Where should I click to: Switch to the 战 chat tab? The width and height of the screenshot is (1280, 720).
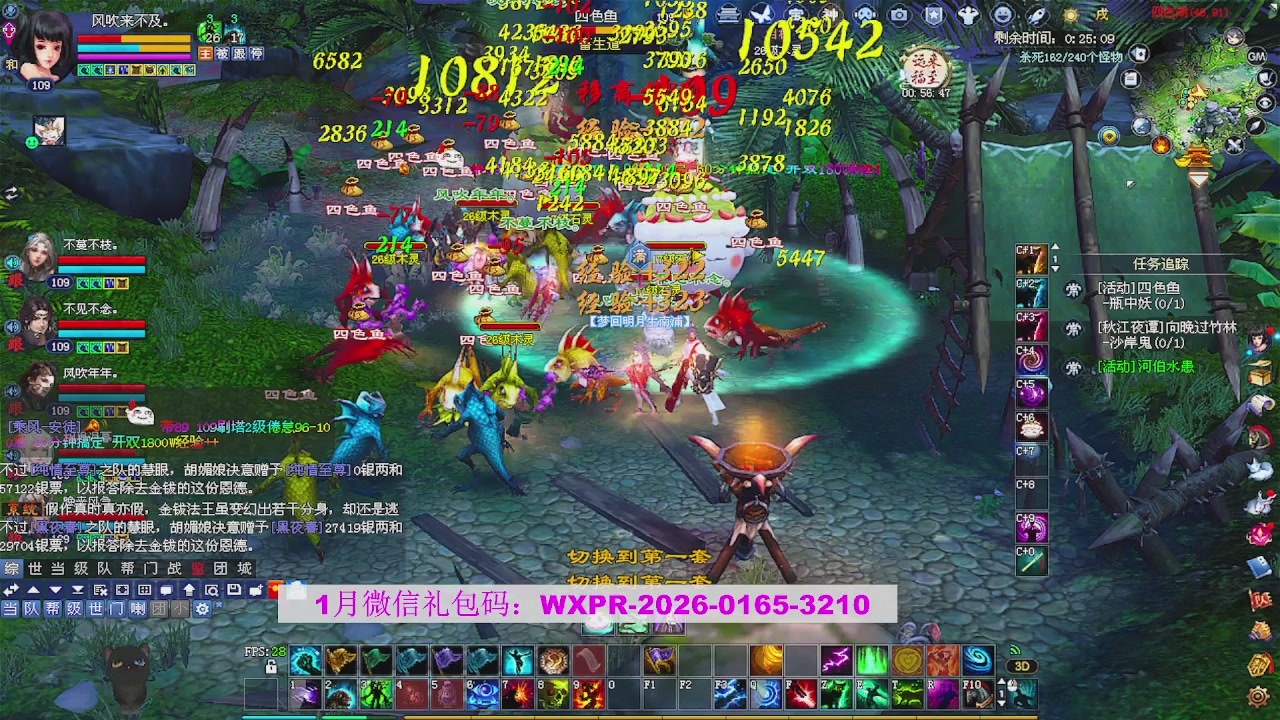[x=173, y=569]
